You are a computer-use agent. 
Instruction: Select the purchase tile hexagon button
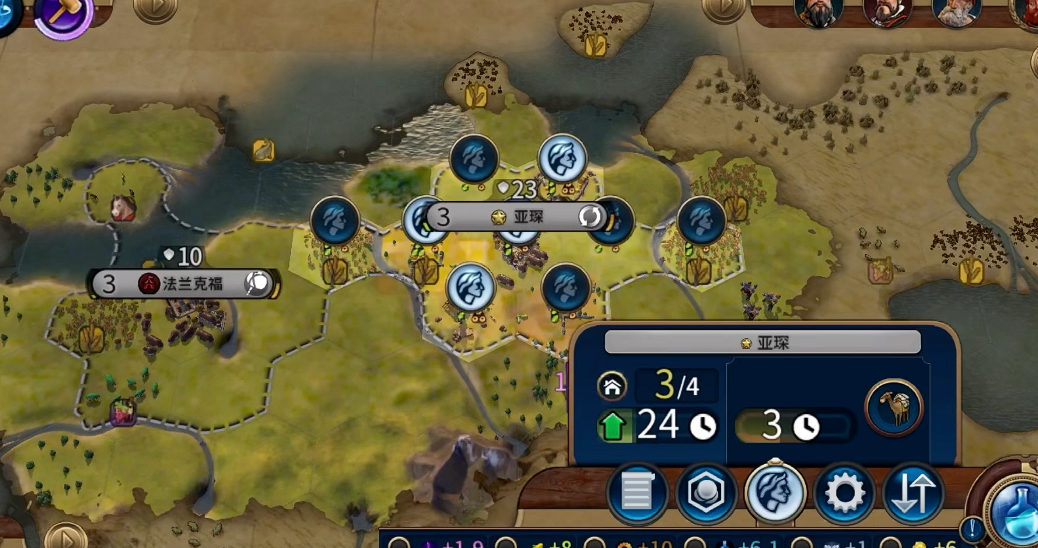[x=706, y=494]
